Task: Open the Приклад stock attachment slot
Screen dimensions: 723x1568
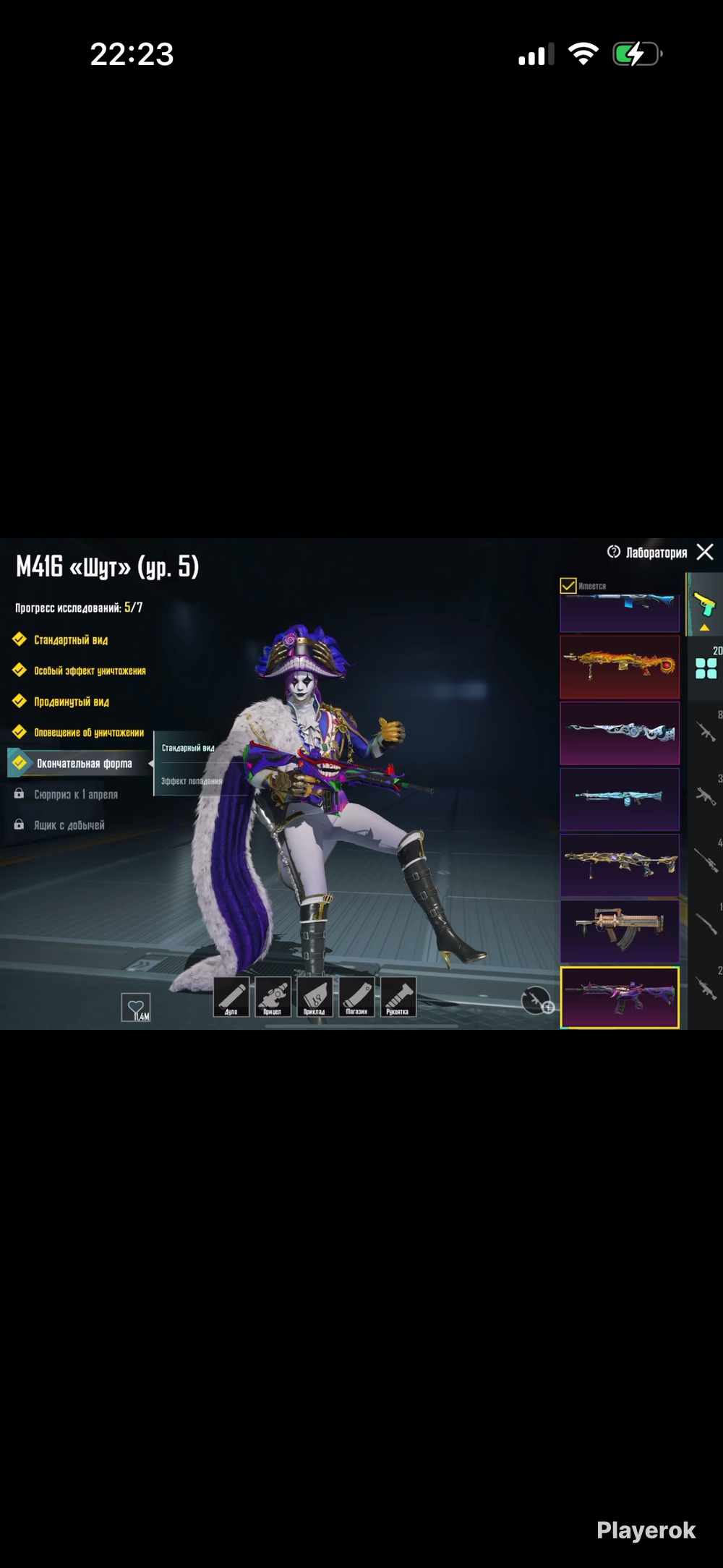Action: click(x=315, y=997)
